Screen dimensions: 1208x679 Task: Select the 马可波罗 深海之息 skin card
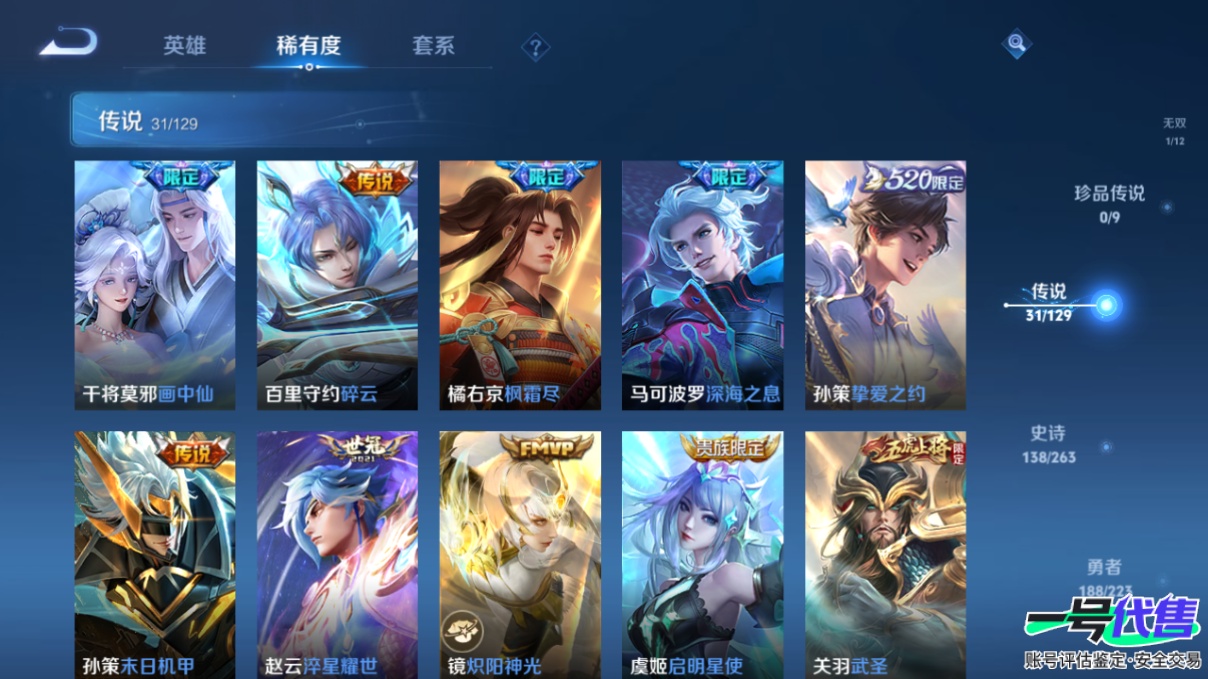pyautogui.click(x=702, y=285)
